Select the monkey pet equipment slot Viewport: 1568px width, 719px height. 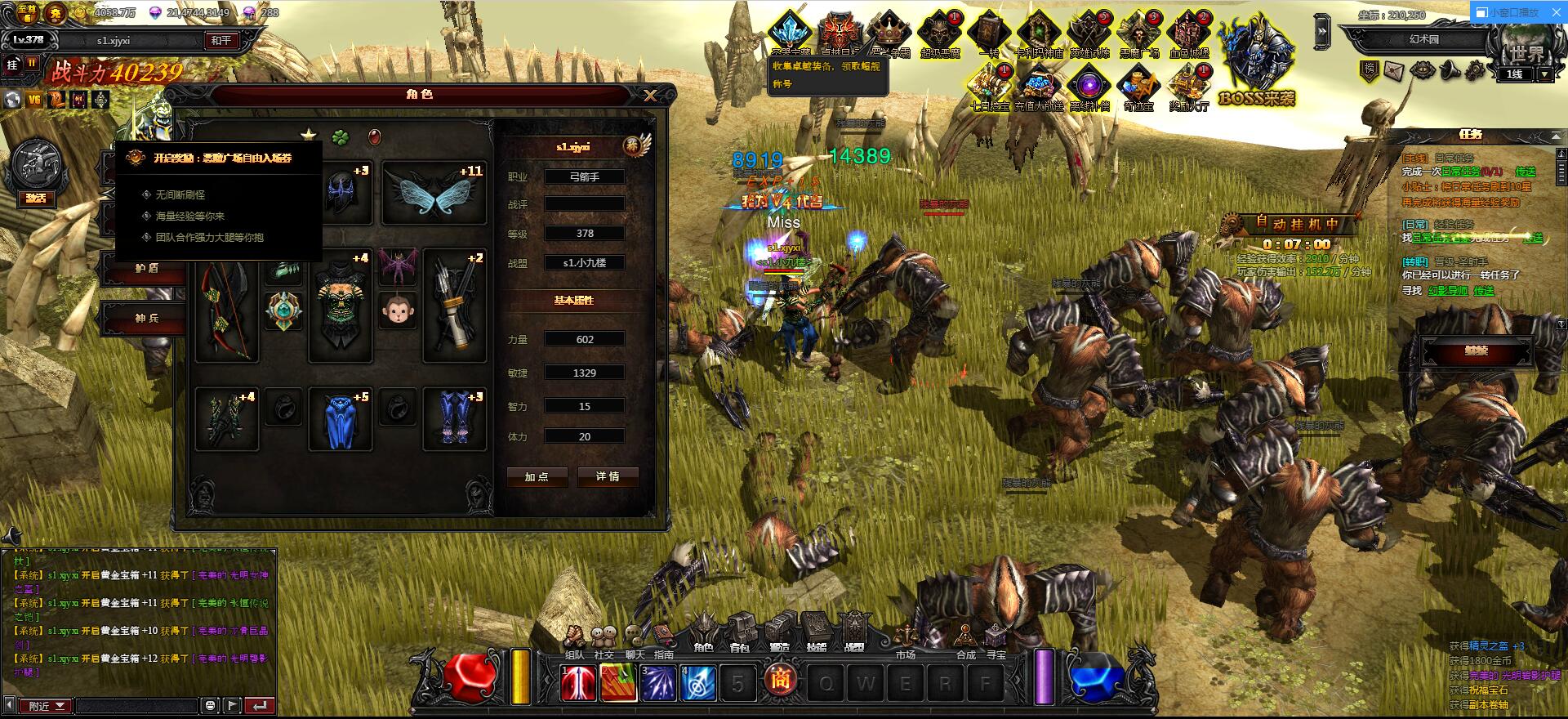[x=398, y=310]
